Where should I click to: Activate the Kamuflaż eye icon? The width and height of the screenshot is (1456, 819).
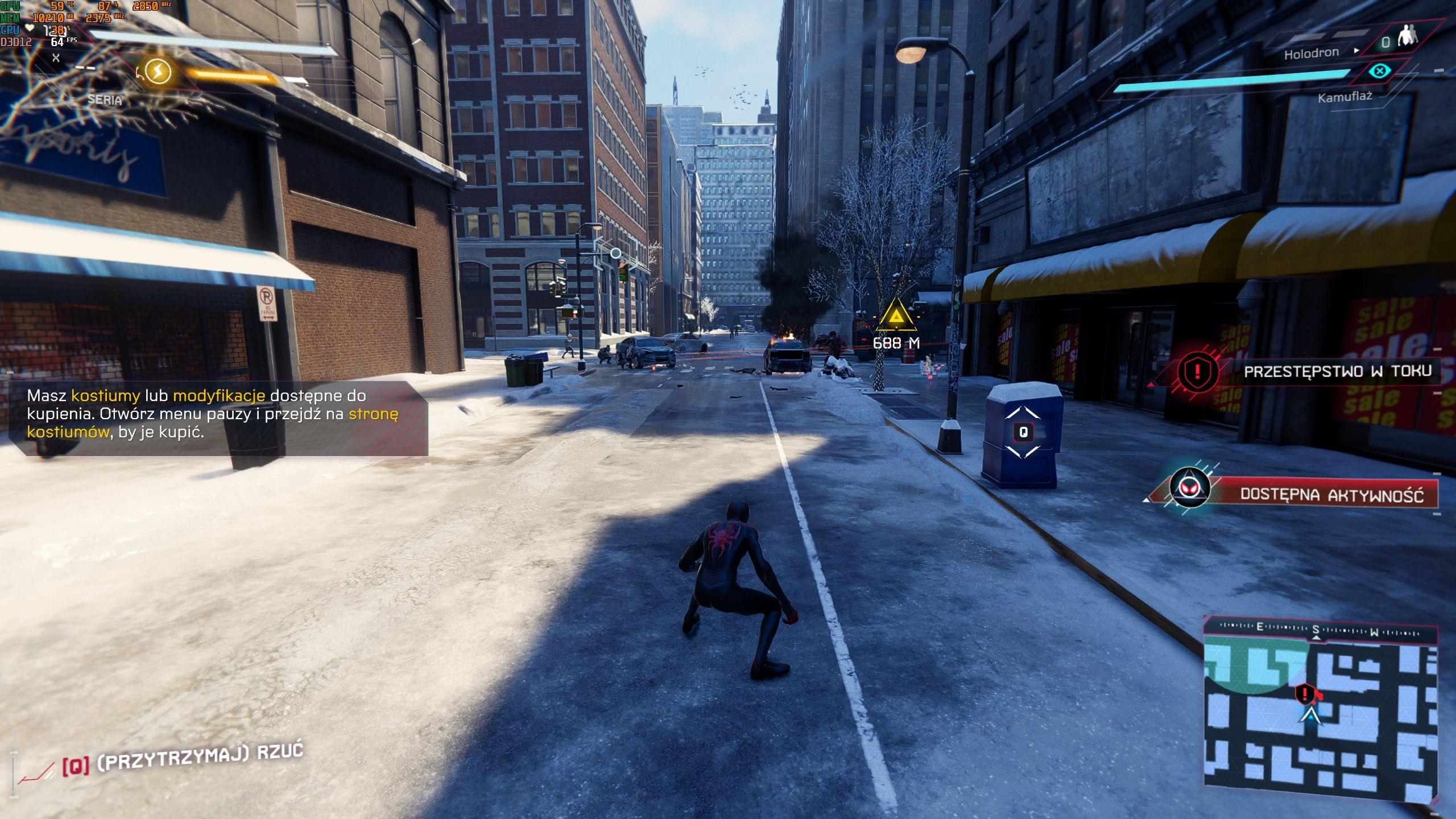tap(1379, 71)
